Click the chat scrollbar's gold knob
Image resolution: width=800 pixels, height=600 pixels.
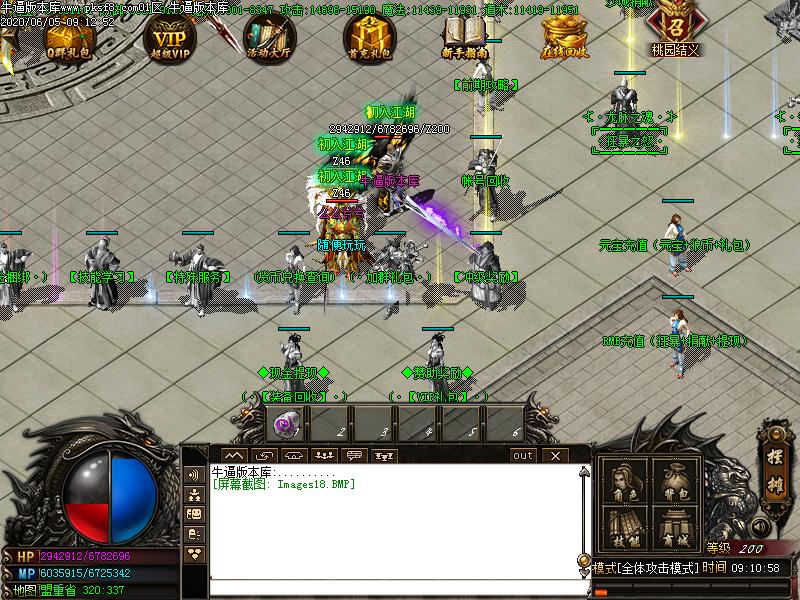click(583, 560)
